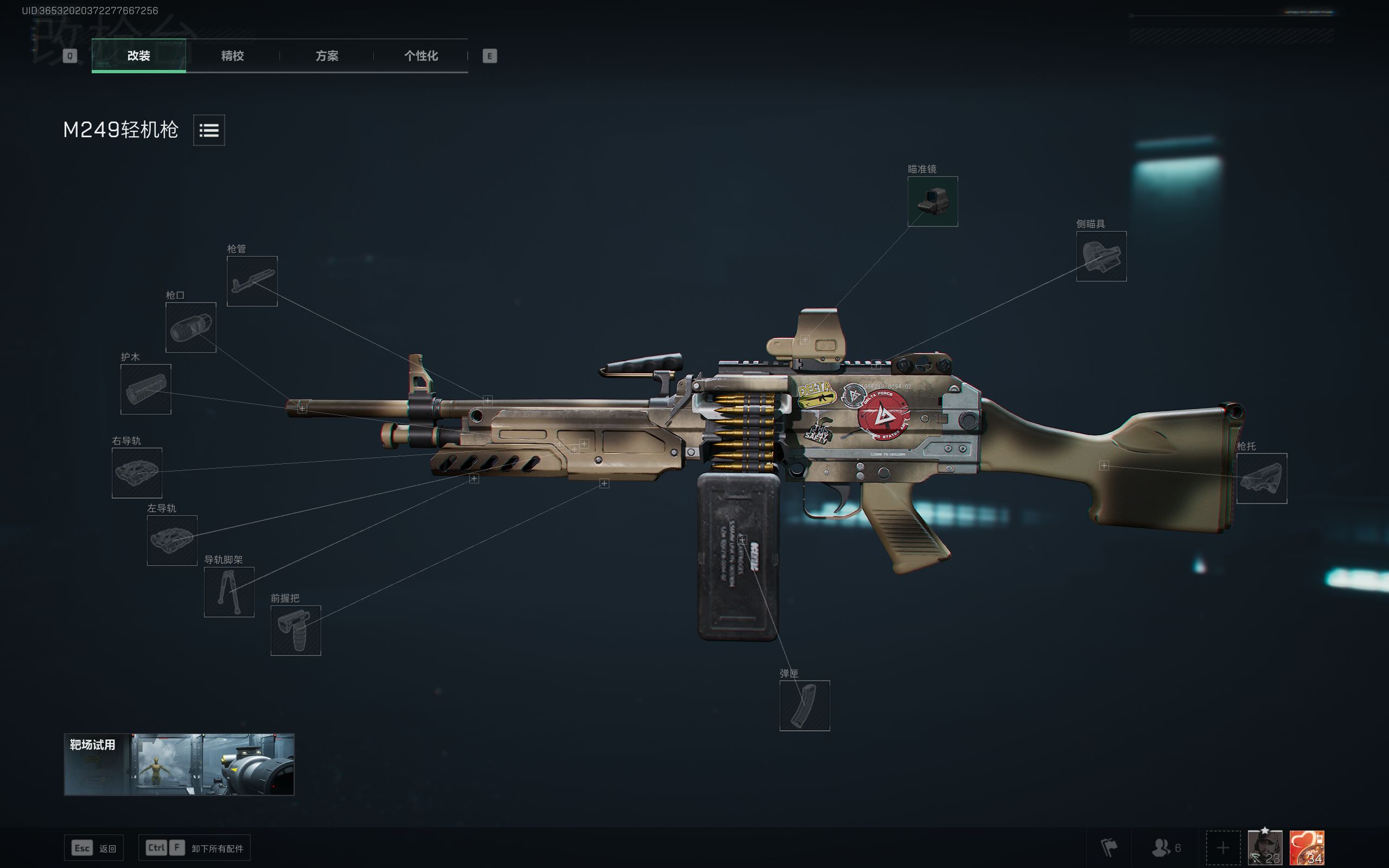
Task: Select the 枪口 muzzle slot
Action: pyautogui.click(x=190, y=327)
